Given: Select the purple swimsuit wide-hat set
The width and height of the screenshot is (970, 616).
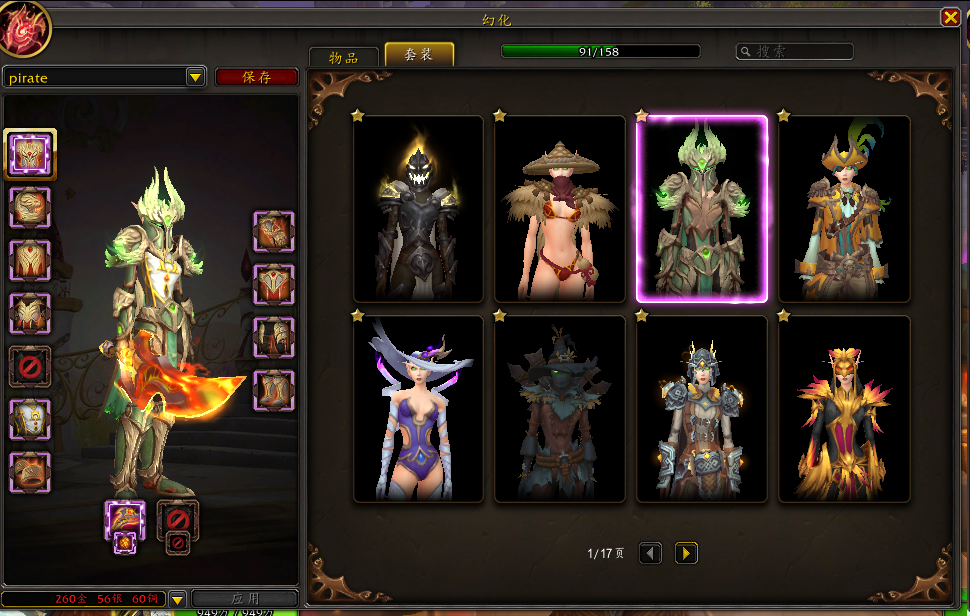Looking at the screenshot, I should pos(418,409).
